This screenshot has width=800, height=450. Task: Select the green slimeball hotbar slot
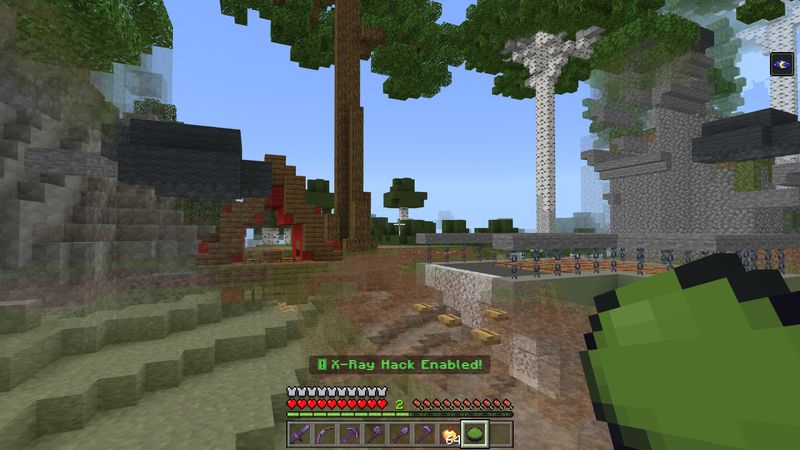click(474, 435)
